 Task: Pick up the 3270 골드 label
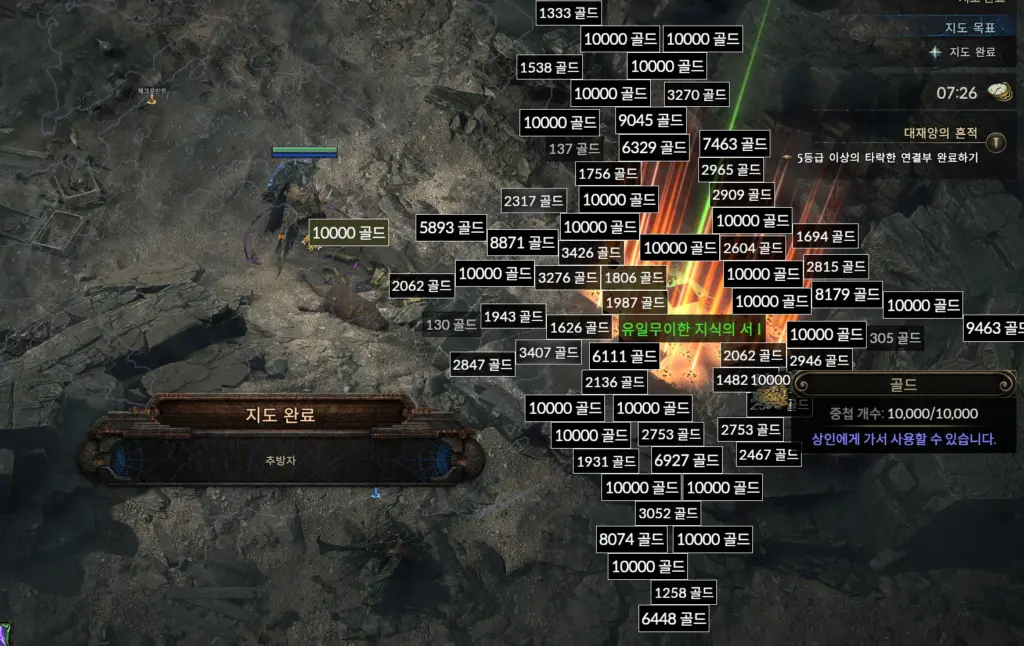point(696,95)
